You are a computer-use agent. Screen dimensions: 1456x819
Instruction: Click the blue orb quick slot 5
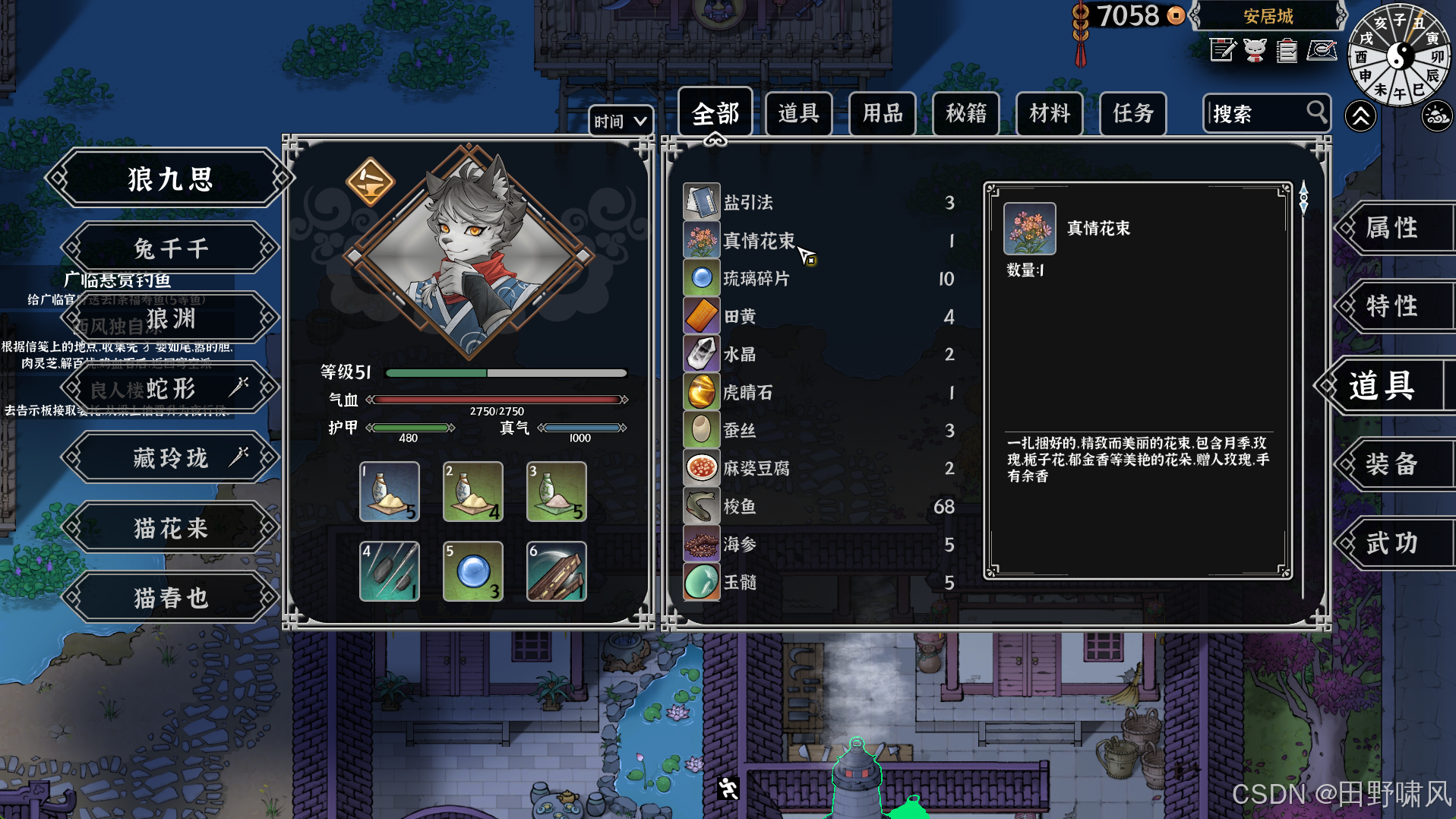click(x=472, y=571)
